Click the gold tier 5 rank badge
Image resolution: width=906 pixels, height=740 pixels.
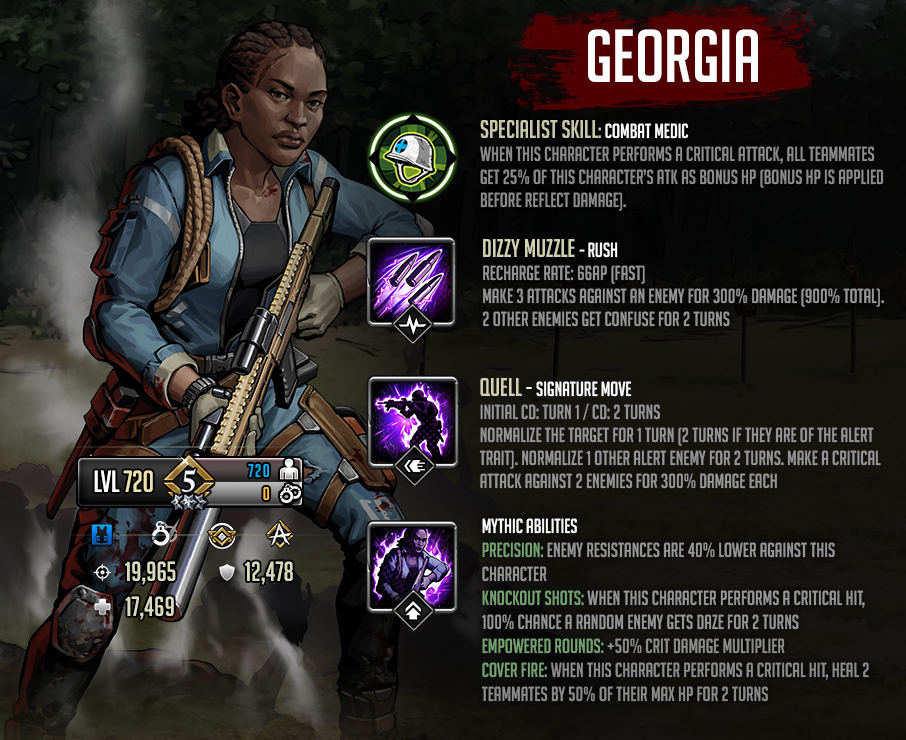click(186, 482)
